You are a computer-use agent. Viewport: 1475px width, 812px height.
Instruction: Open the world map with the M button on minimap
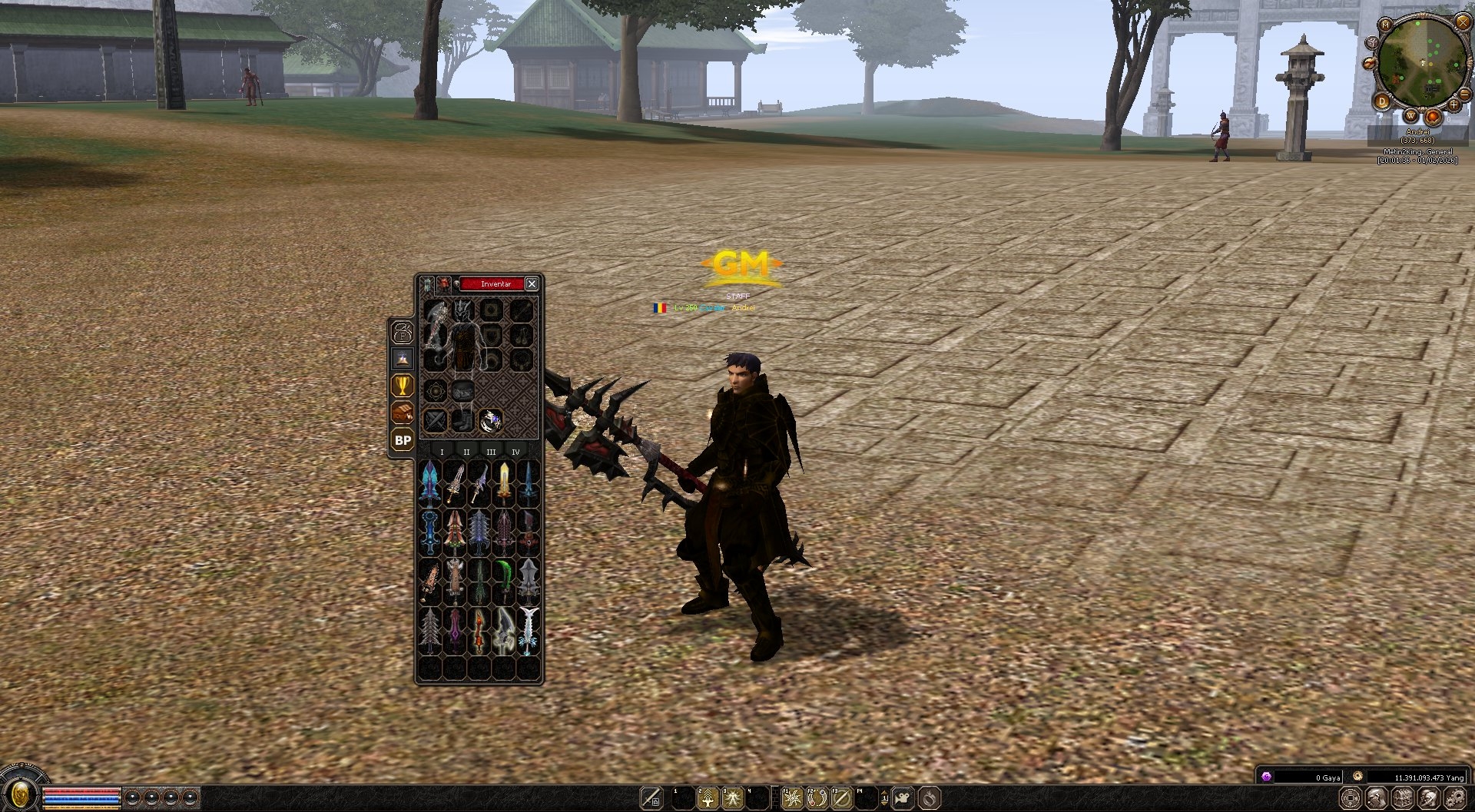(x=1384, y=25)
